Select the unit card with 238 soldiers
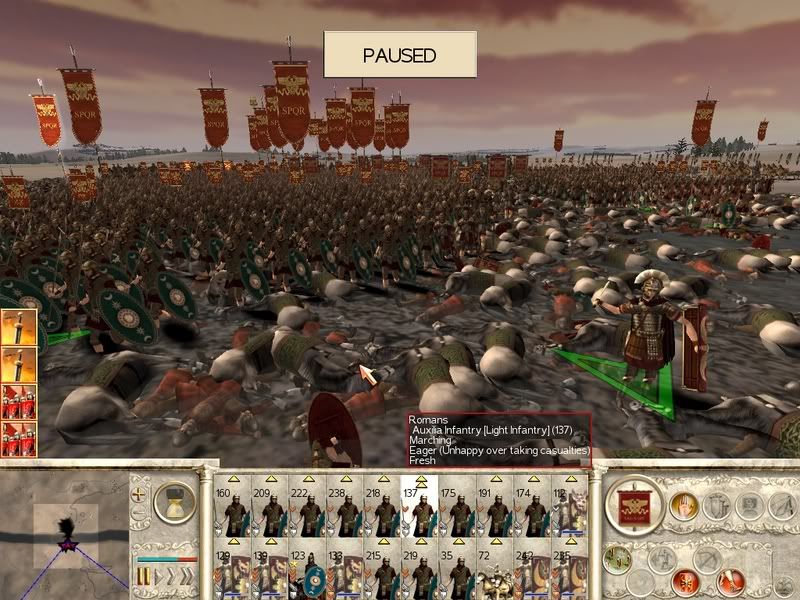The height and width of the screenshot is (600, 800). [345, 511]
